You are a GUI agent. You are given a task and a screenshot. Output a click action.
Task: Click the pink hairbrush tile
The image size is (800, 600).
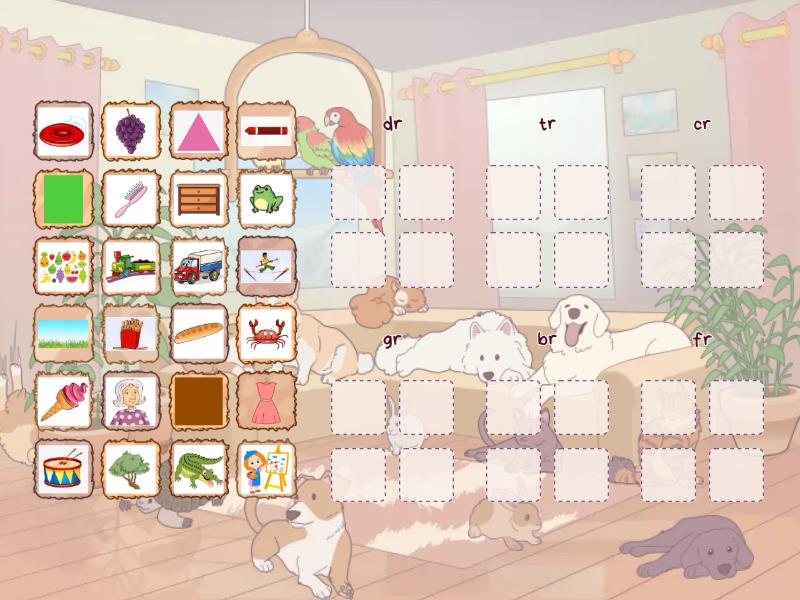(131, 198)
